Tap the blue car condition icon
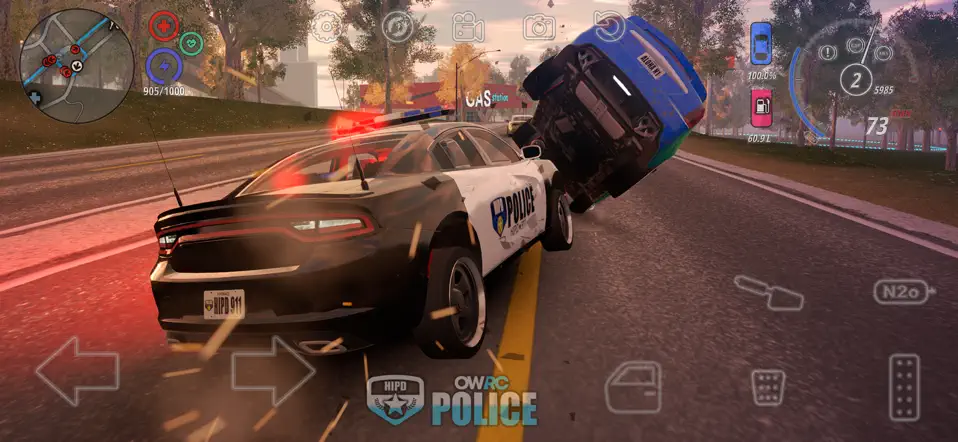Screen dimensions: 958x442 tap(761, 43)
